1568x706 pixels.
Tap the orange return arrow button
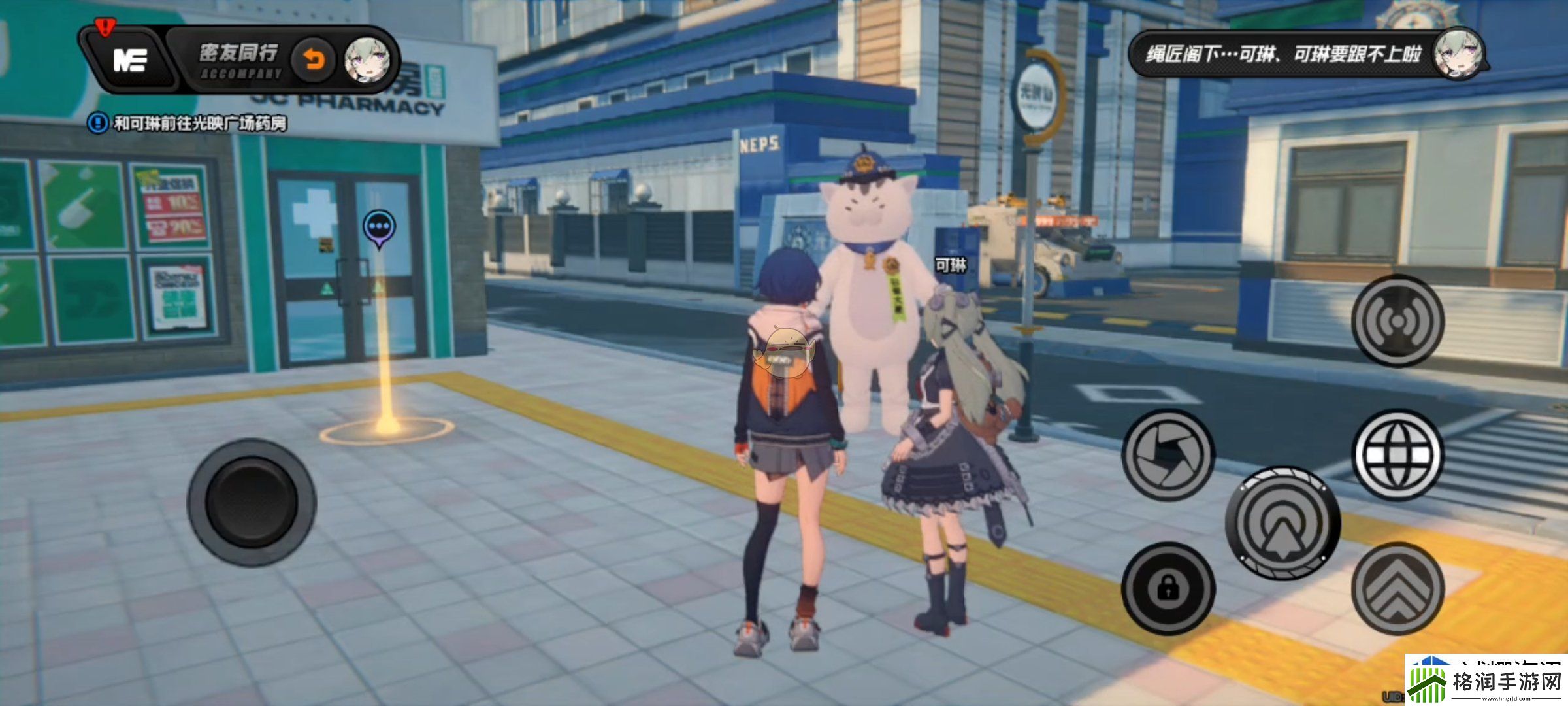(x=314, y=61)
